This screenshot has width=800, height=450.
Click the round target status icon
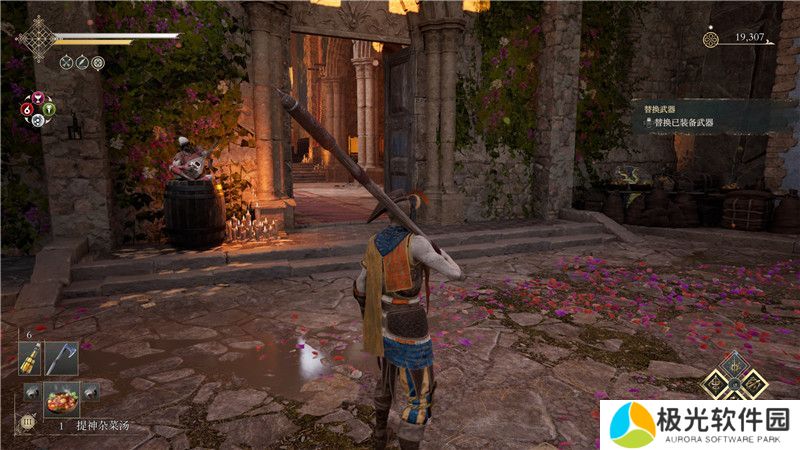tap(98, 62)
